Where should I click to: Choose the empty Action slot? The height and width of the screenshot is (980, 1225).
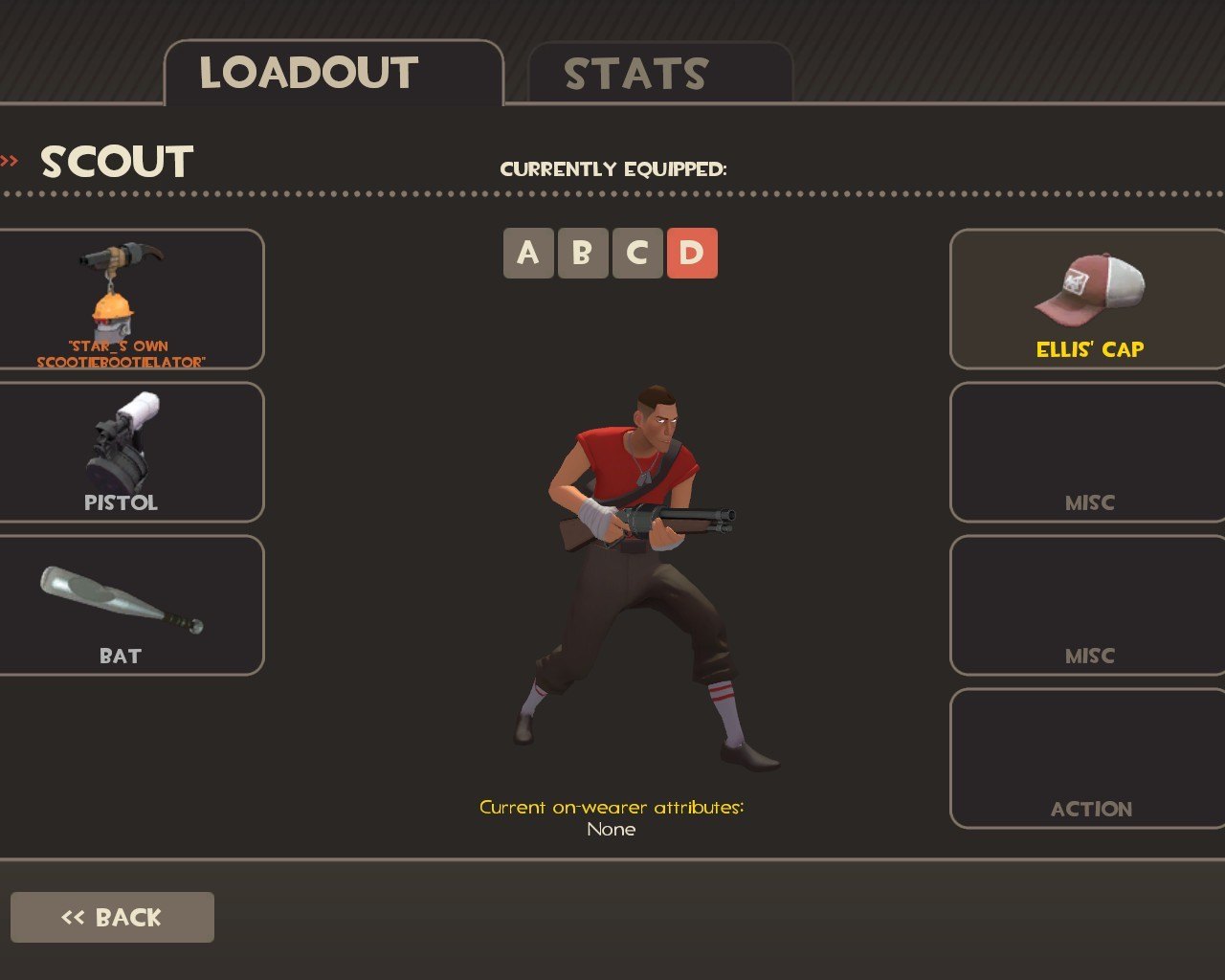(x=1089, y=758)
